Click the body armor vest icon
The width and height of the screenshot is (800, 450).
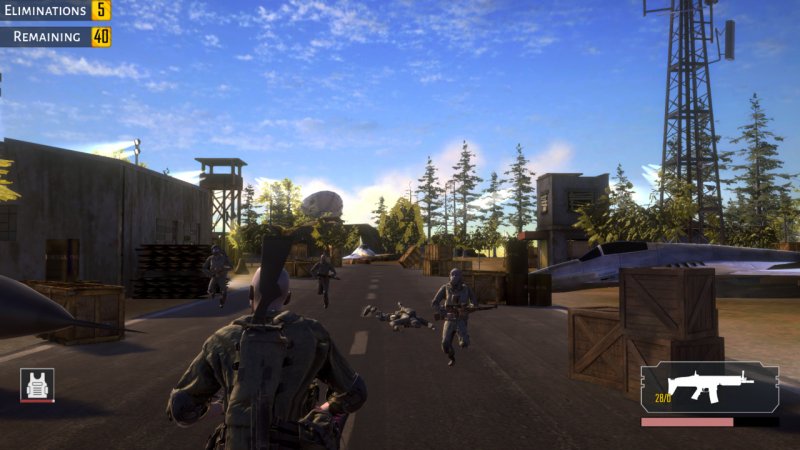37,385
